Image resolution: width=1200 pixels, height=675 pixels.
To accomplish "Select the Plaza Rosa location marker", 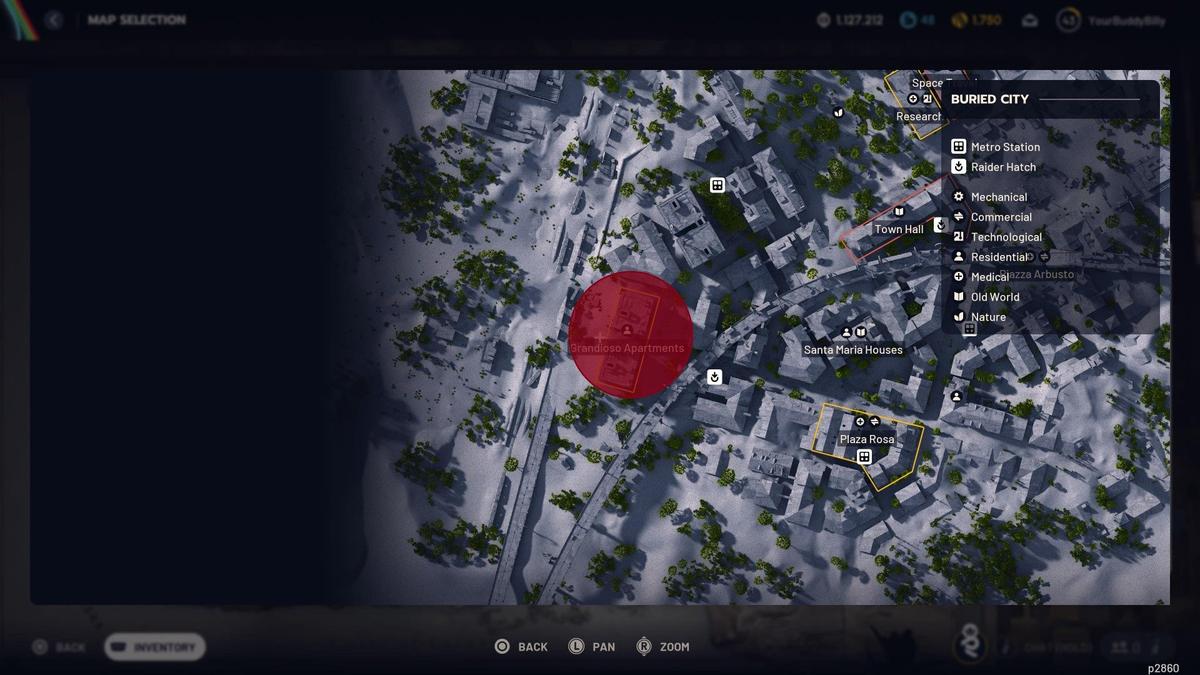I will (x=867, y=438).
